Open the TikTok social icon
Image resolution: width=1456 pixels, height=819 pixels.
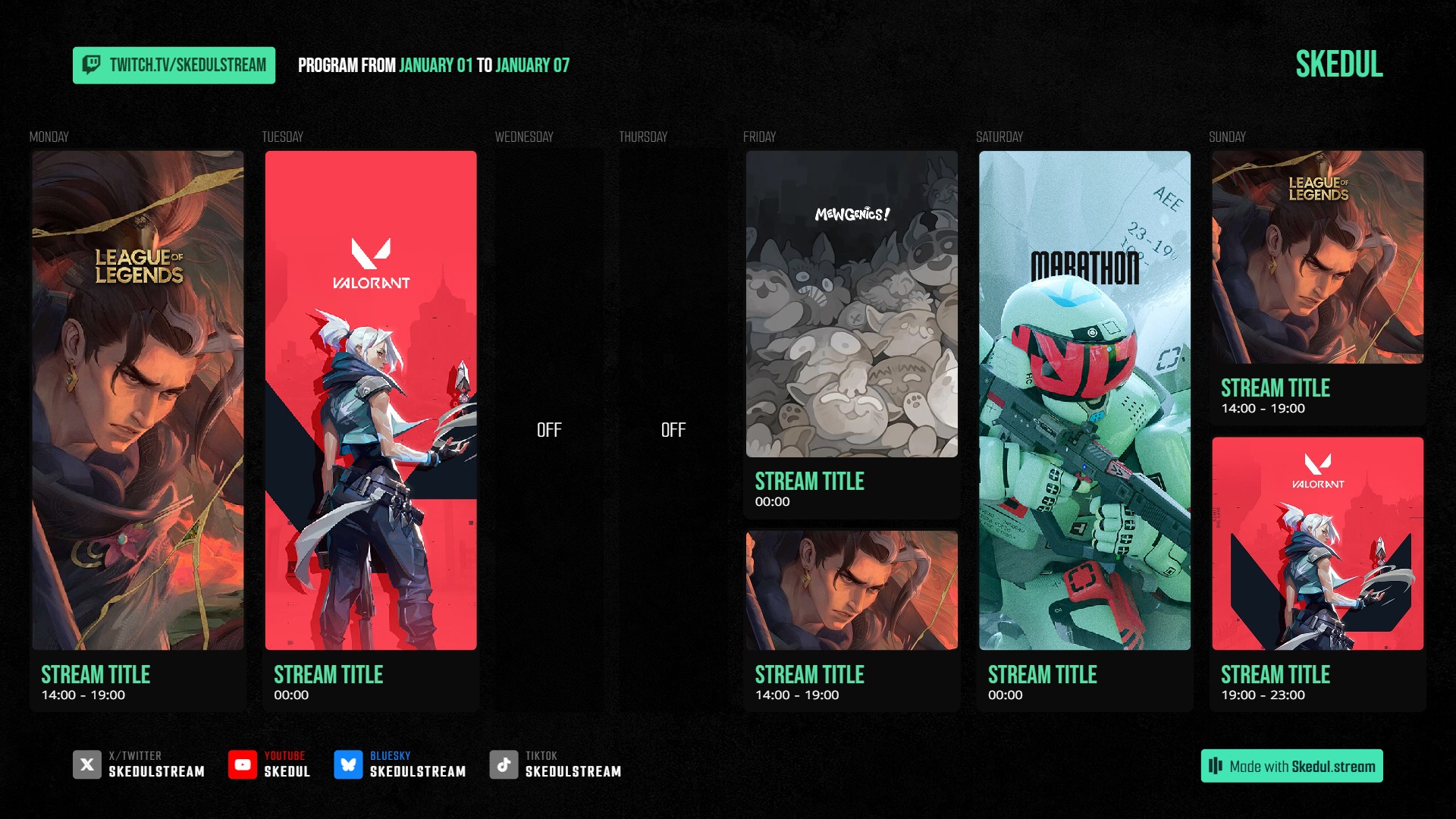[504, 764]
